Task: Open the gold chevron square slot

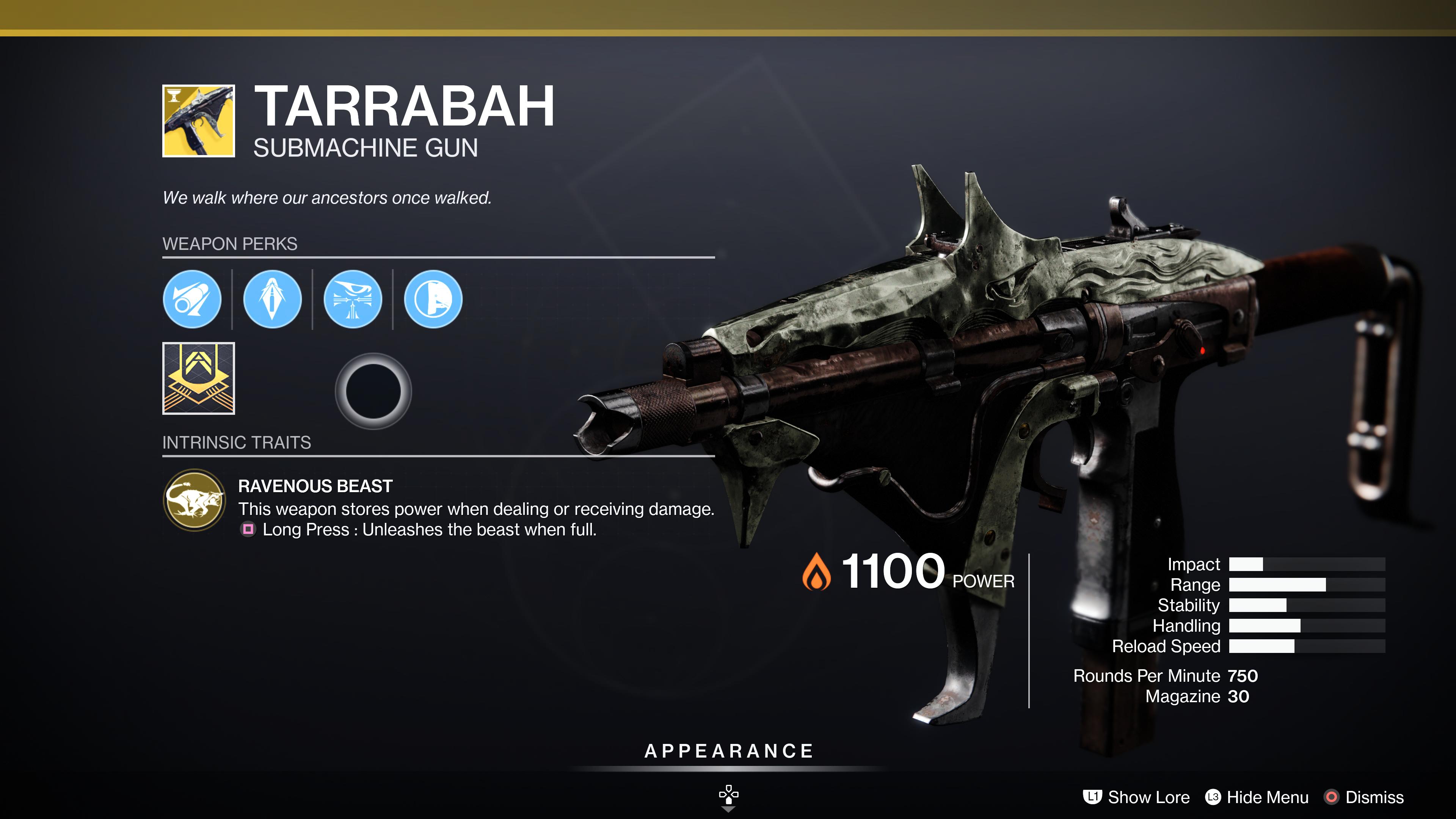Action: point(198,378)
